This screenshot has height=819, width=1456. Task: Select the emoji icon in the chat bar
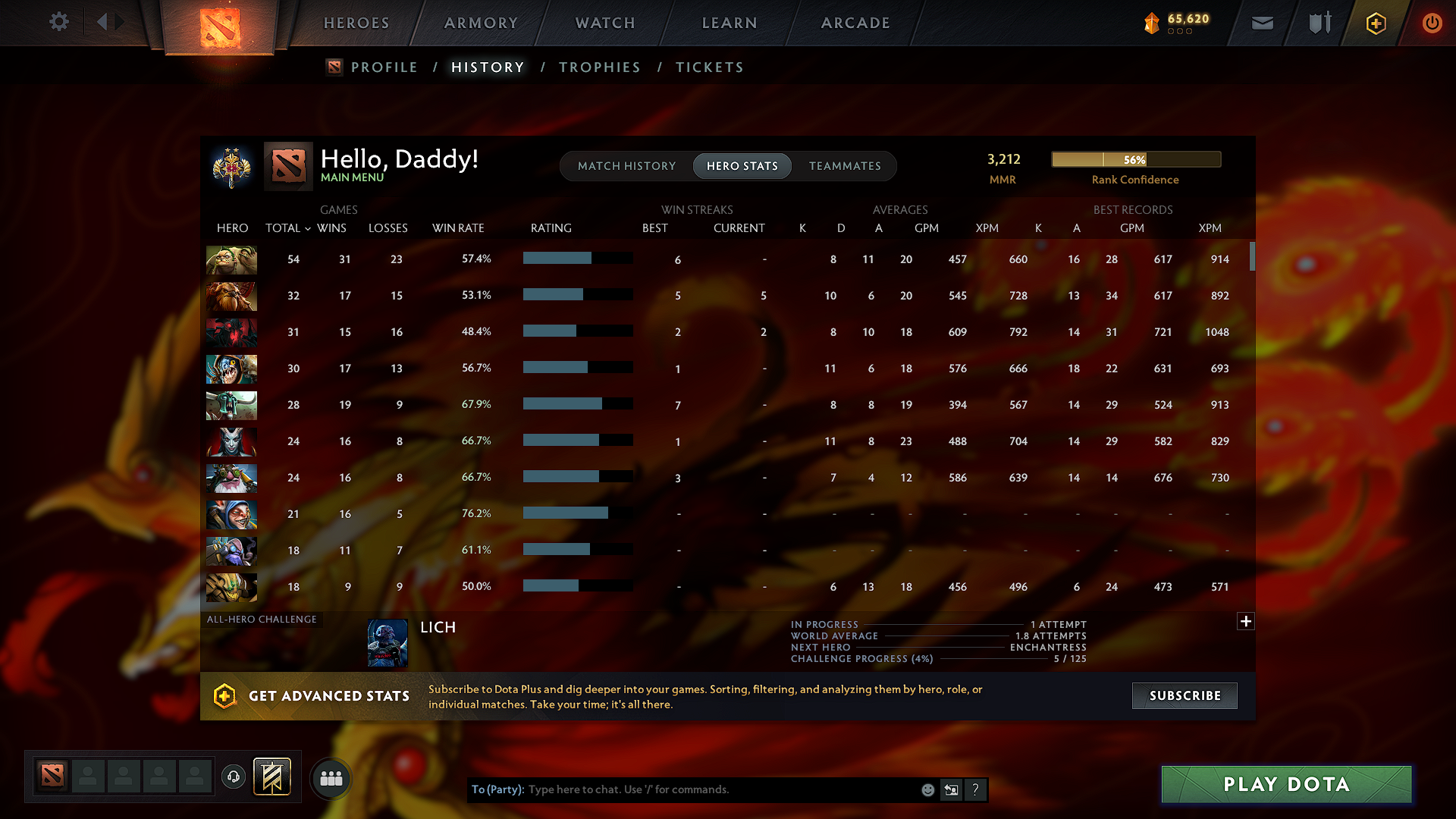click(x=927, y=789)
